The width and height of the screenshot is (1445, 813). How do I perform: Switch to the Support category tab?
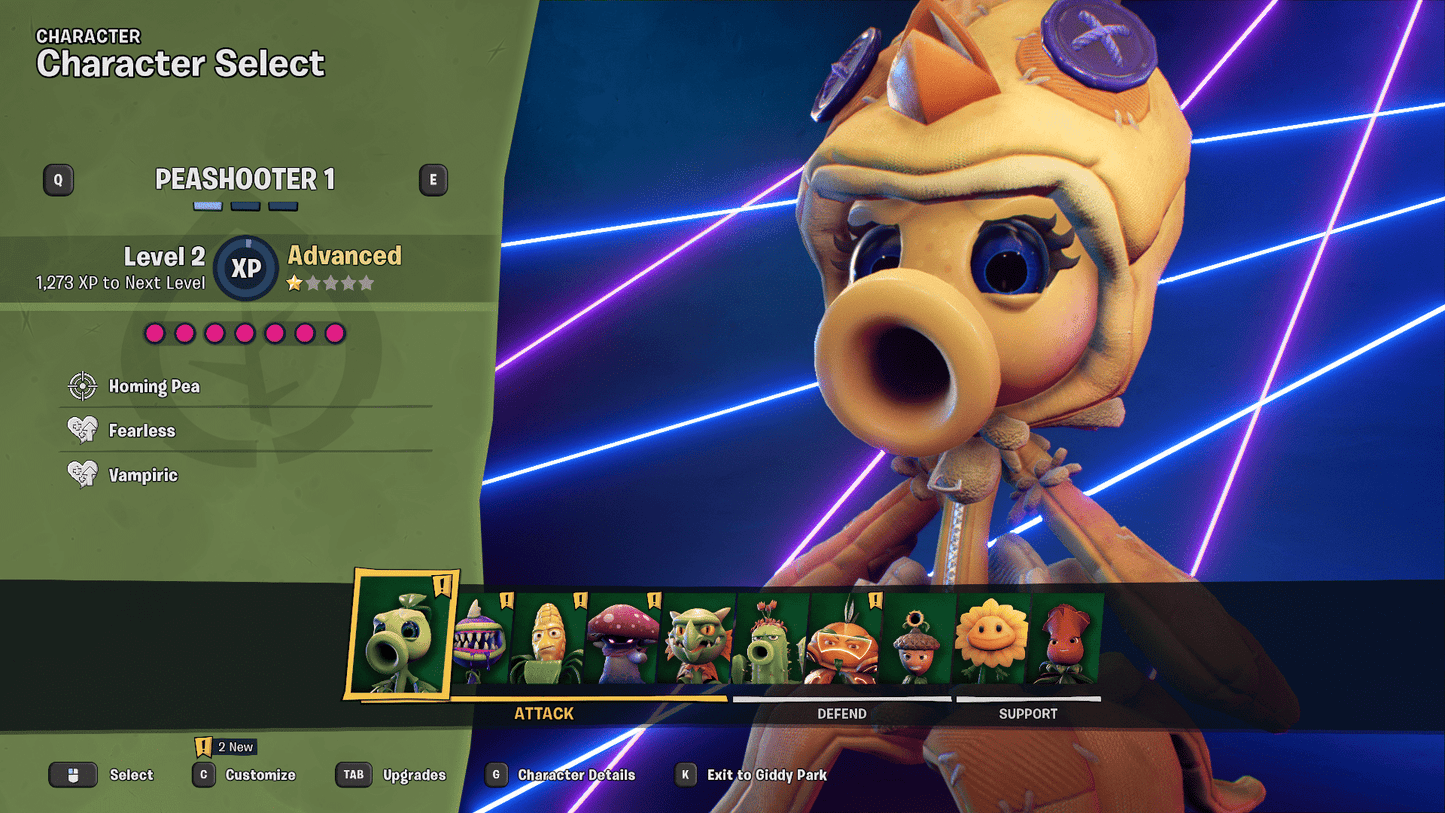[1027, 713]
